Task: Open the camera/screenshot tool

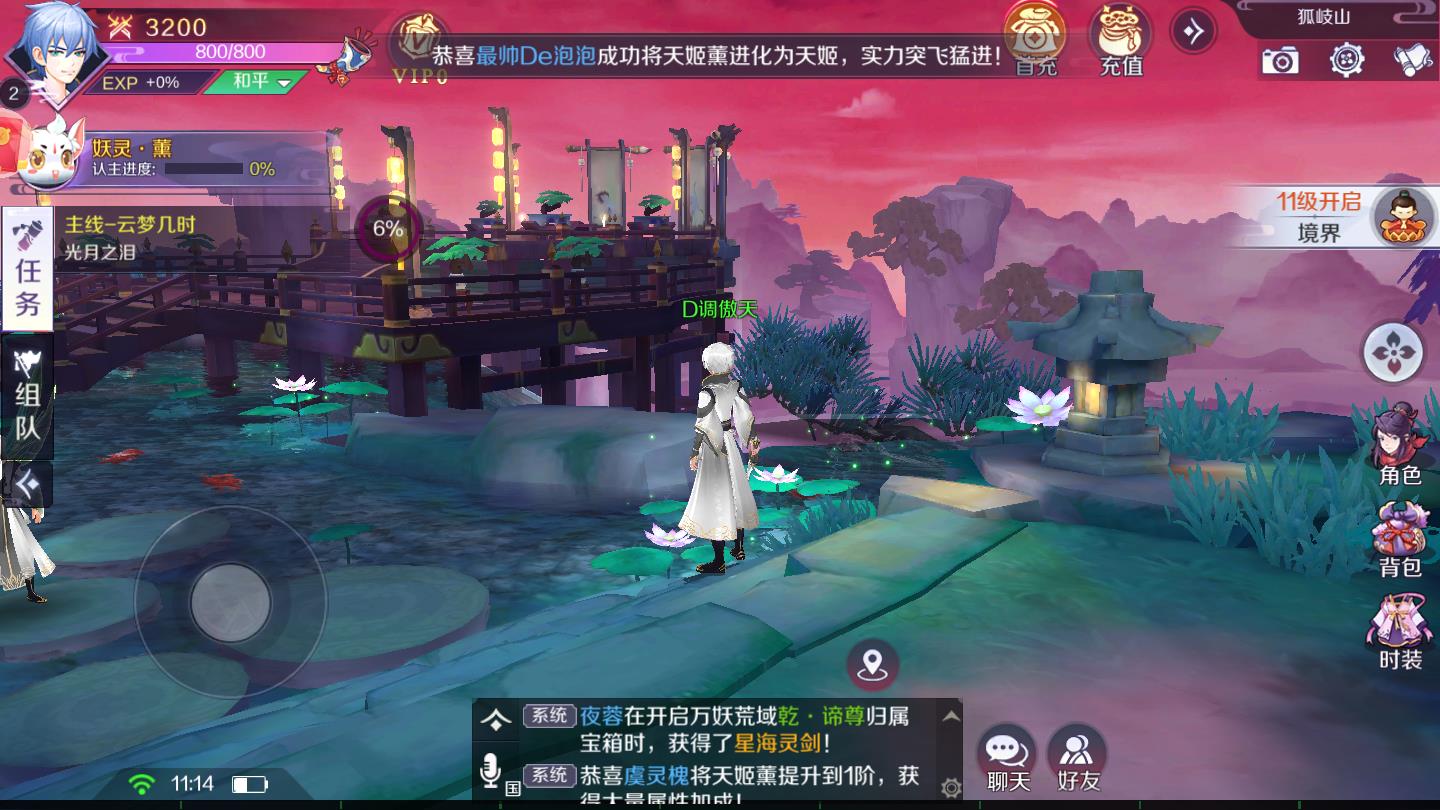Action: [1279, 62]
